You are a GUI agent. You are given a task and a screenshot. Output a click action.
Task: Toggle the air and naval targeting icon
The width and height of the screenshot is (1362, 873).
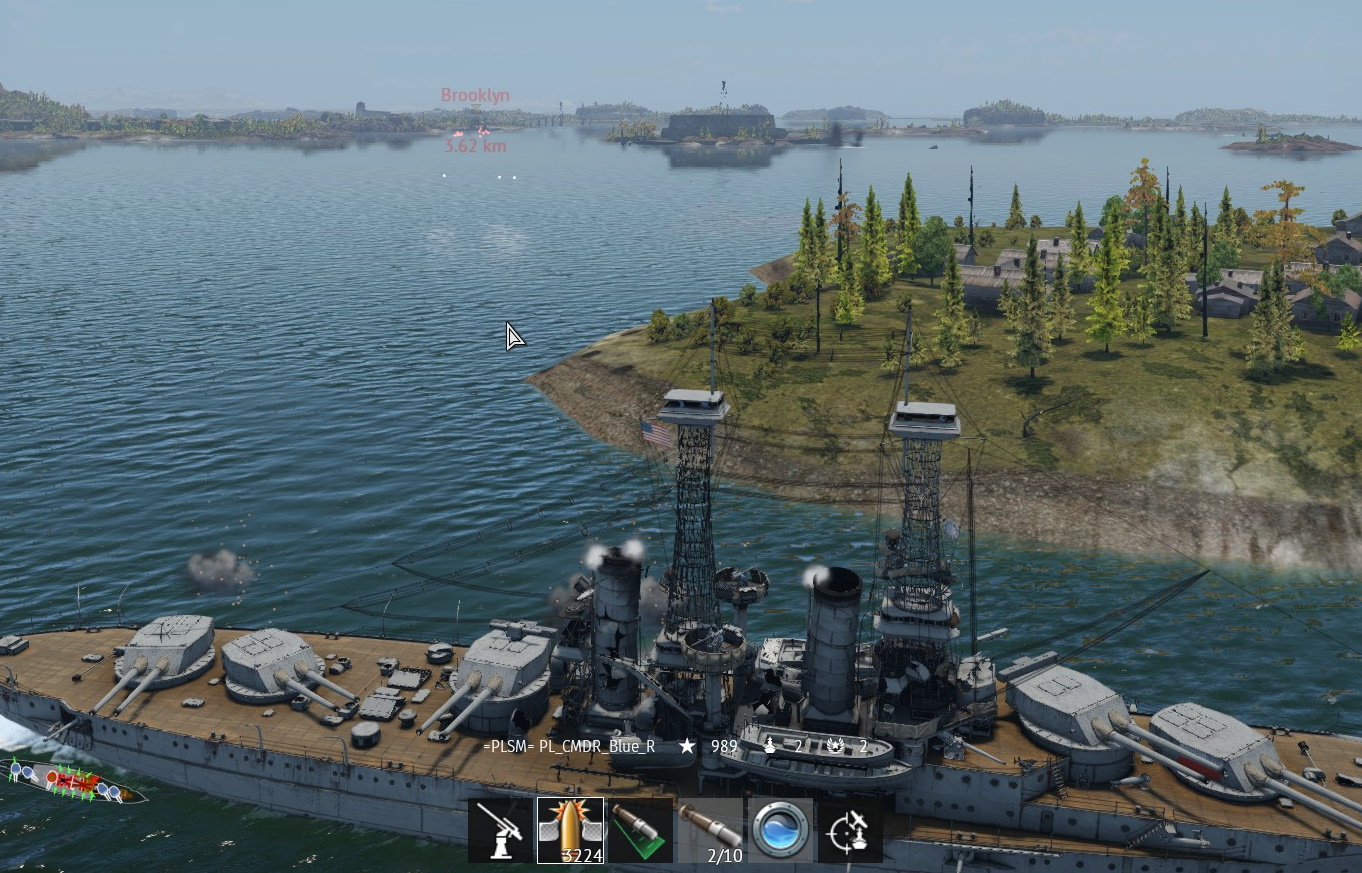[x=850, y=830]
